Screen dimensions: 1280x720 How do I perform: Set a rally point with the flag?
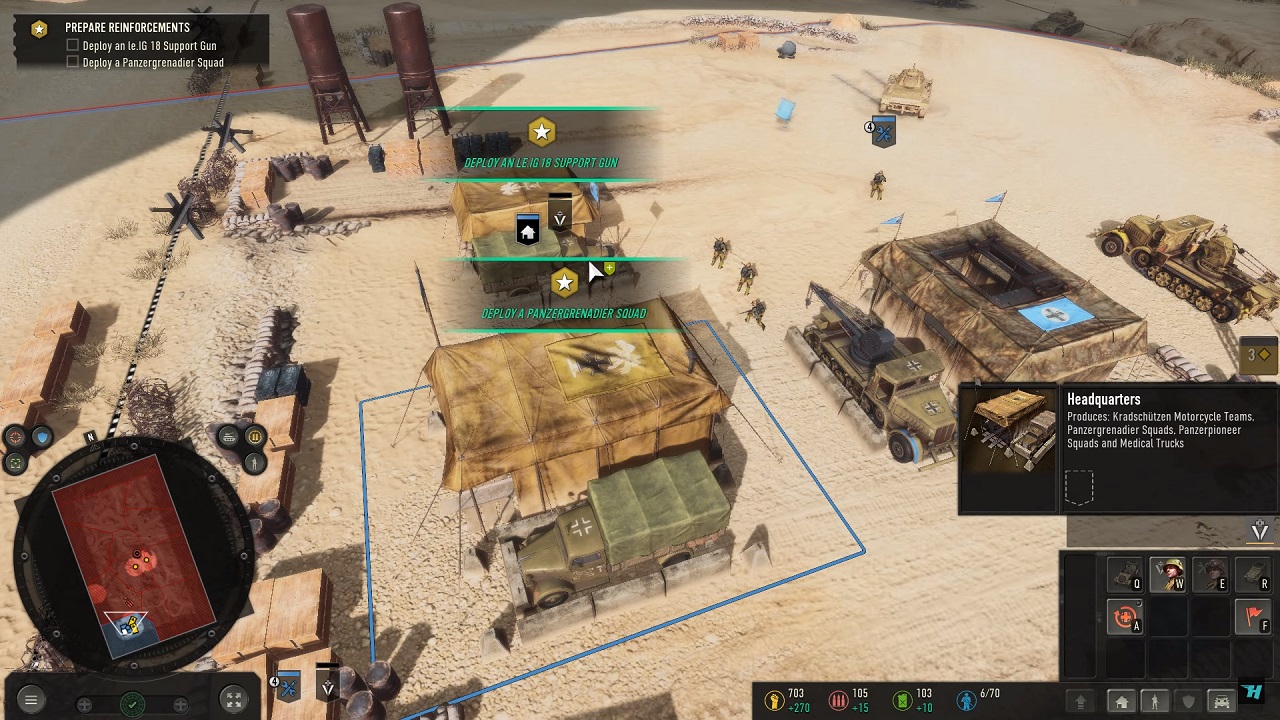[1253, 618]
